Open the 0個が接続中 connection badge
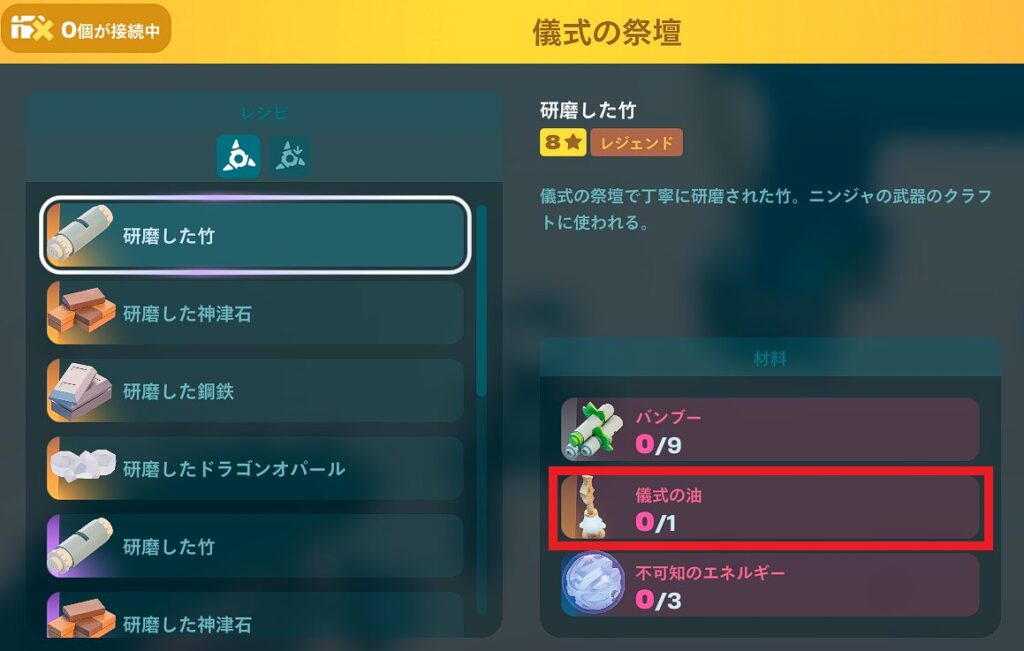Image resolution: width=1024 pixels, height=651 pixels. 86,29
